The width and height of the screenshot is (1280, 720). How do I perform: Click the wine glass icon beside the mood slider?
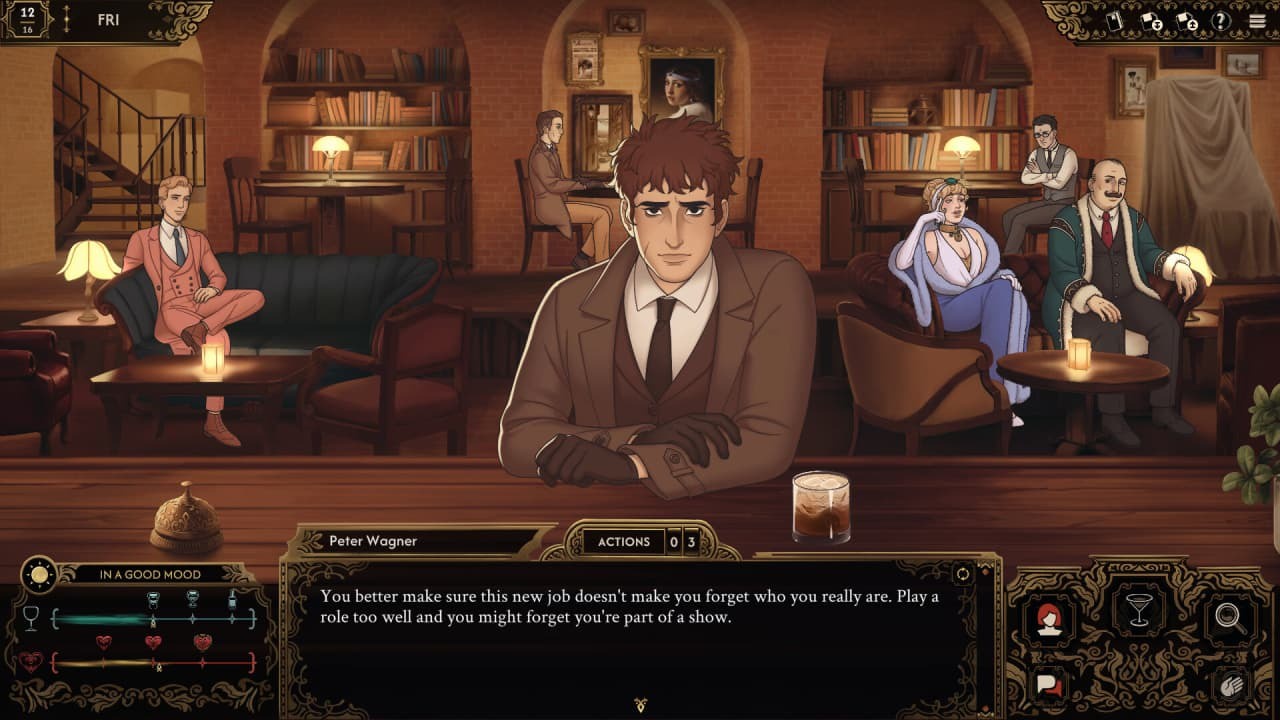(x=31, y=617)
